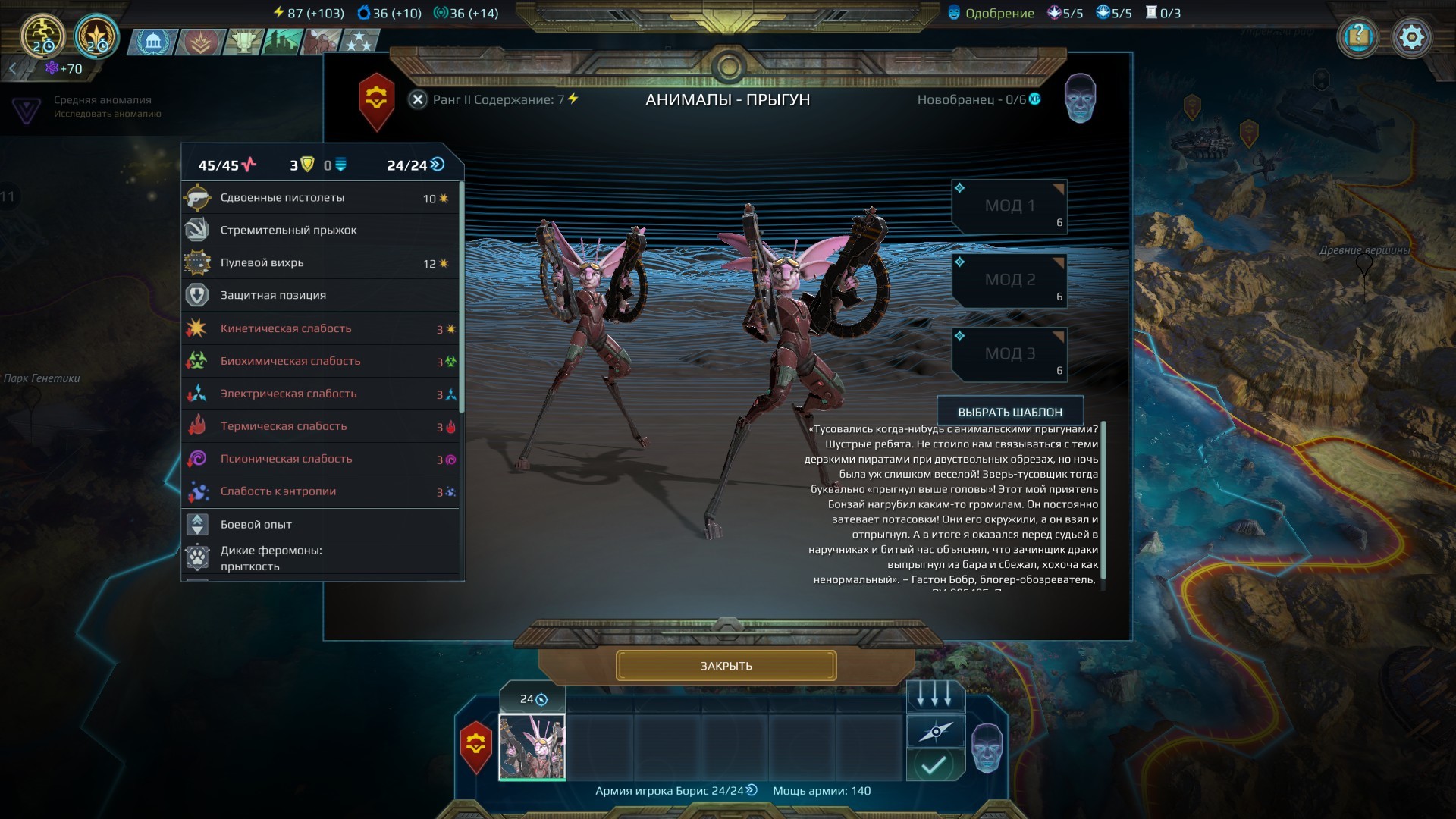Select the Прыгун unit portrait in army bar
Screen dimensions: 1456x819
tap(532, 746)
